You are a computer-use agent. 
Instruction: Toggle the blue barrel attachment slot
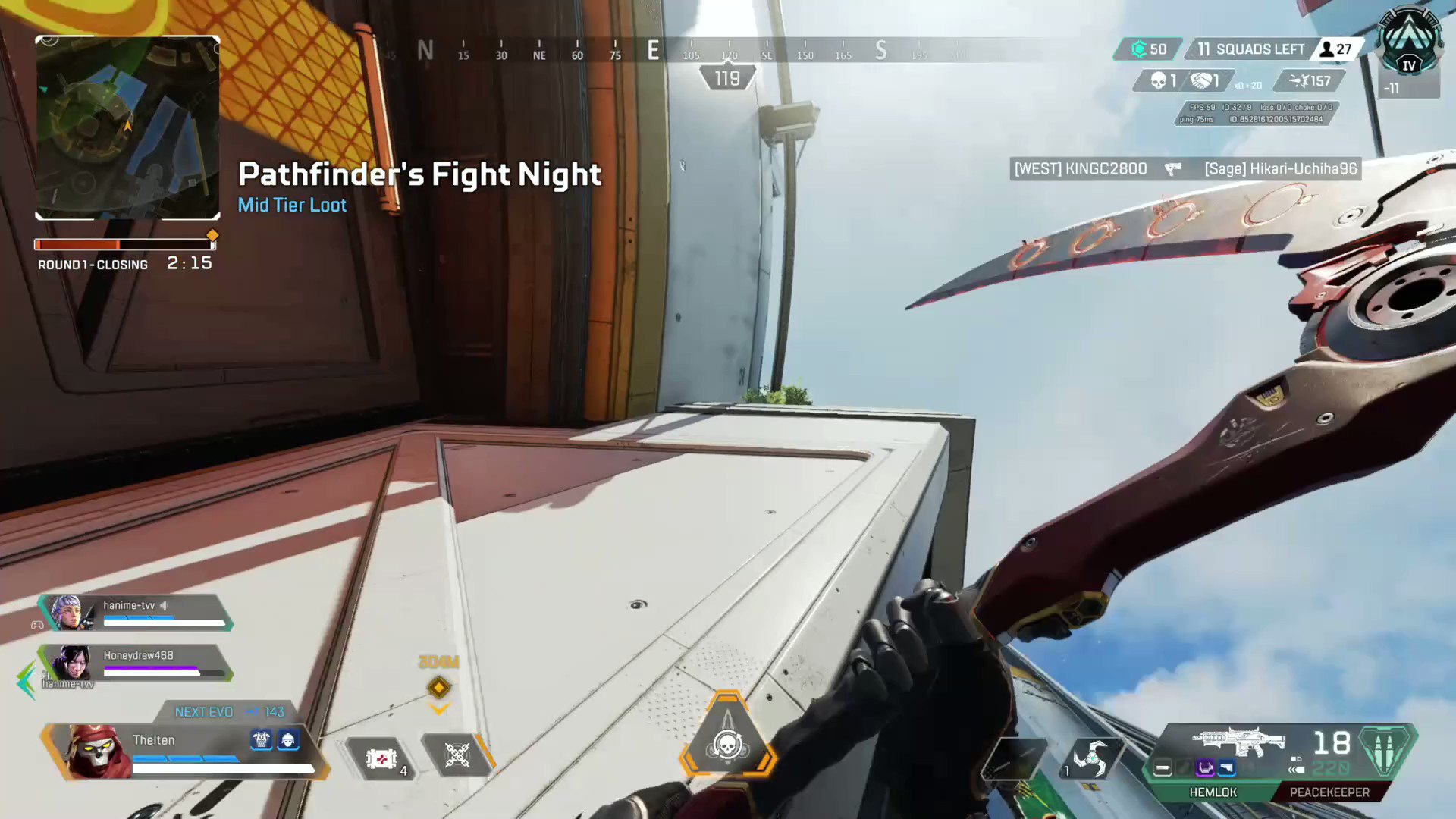[x=1227, y=768]
